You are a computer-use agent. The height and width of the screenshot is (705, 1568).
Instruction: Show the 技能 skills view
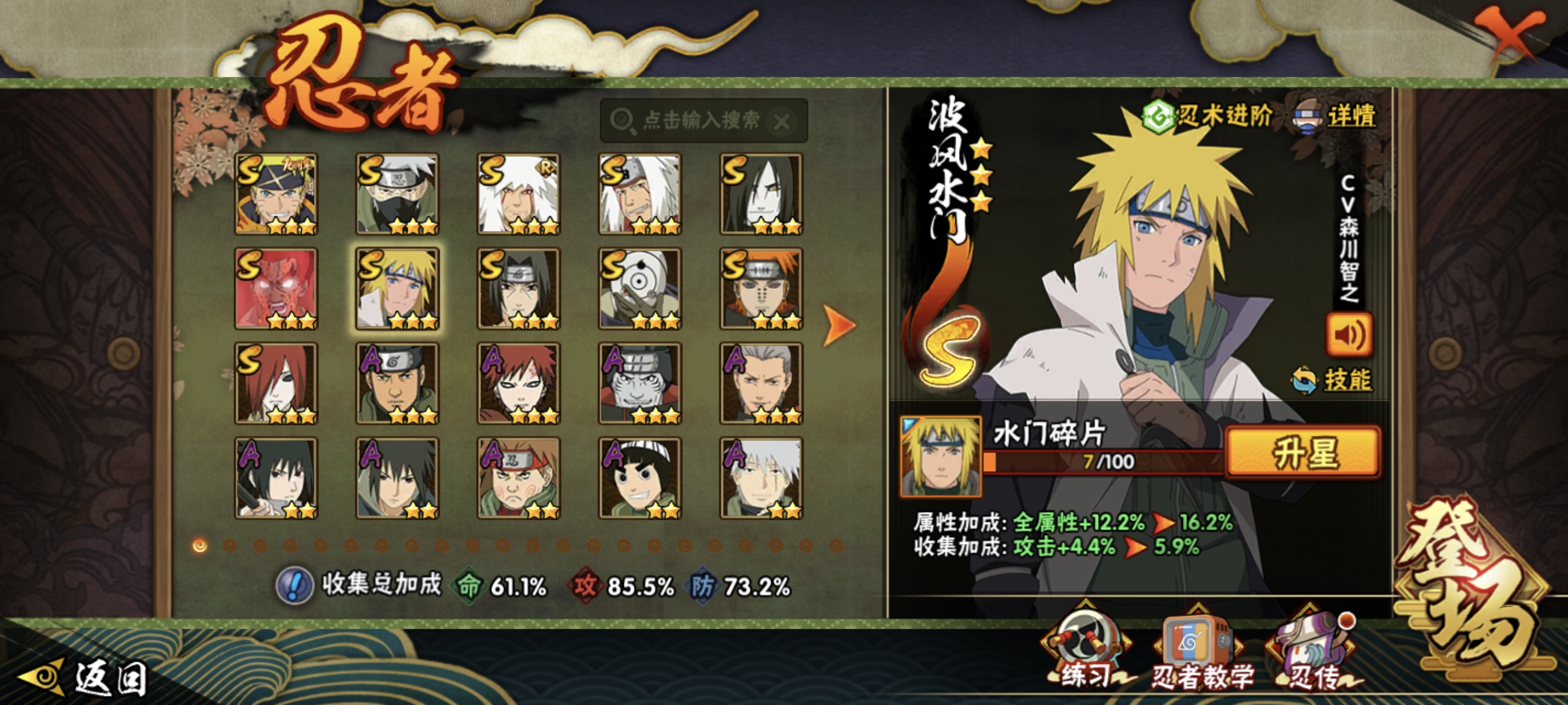[1333, 380]
